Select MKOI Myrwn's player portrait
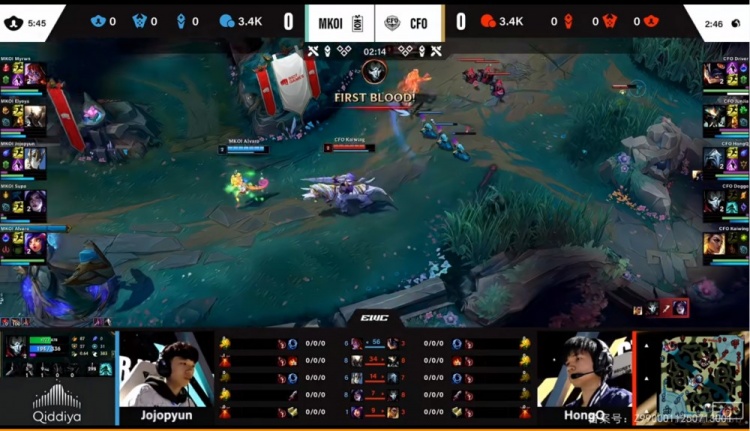This screenshot has height=431, width=750. tap(32, 76)
